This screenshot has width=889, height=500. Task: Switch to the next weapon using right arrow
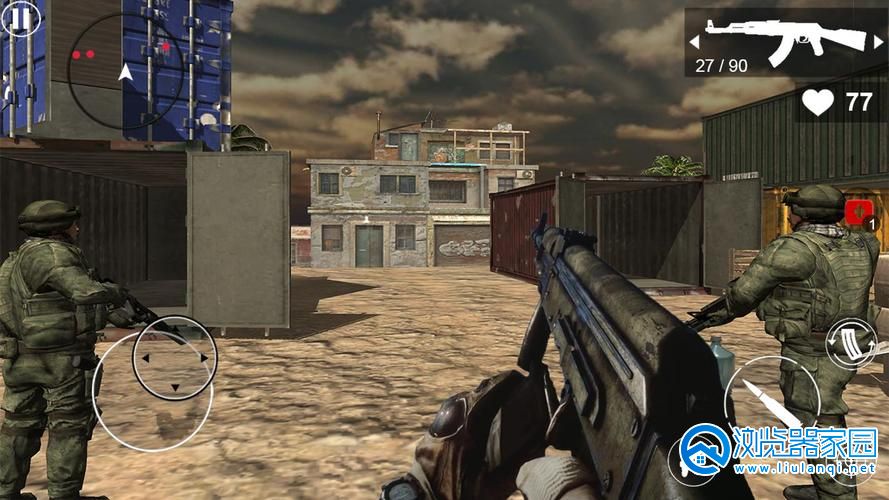click(877, 42)
